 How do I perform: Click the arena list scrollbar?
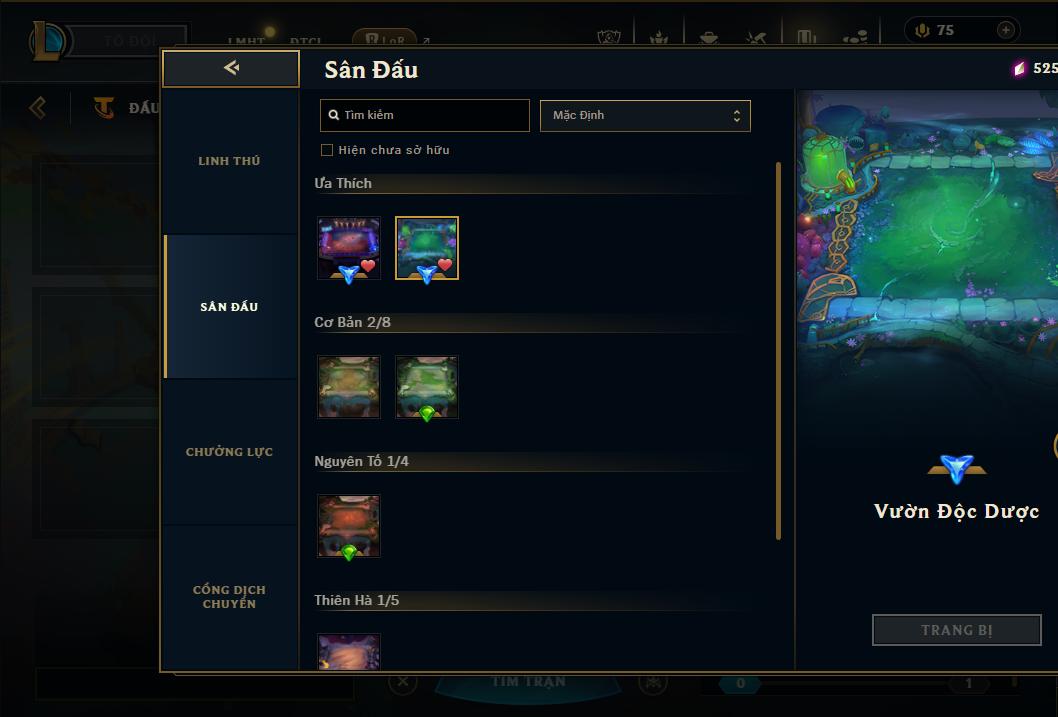click(x=778, y=350)
